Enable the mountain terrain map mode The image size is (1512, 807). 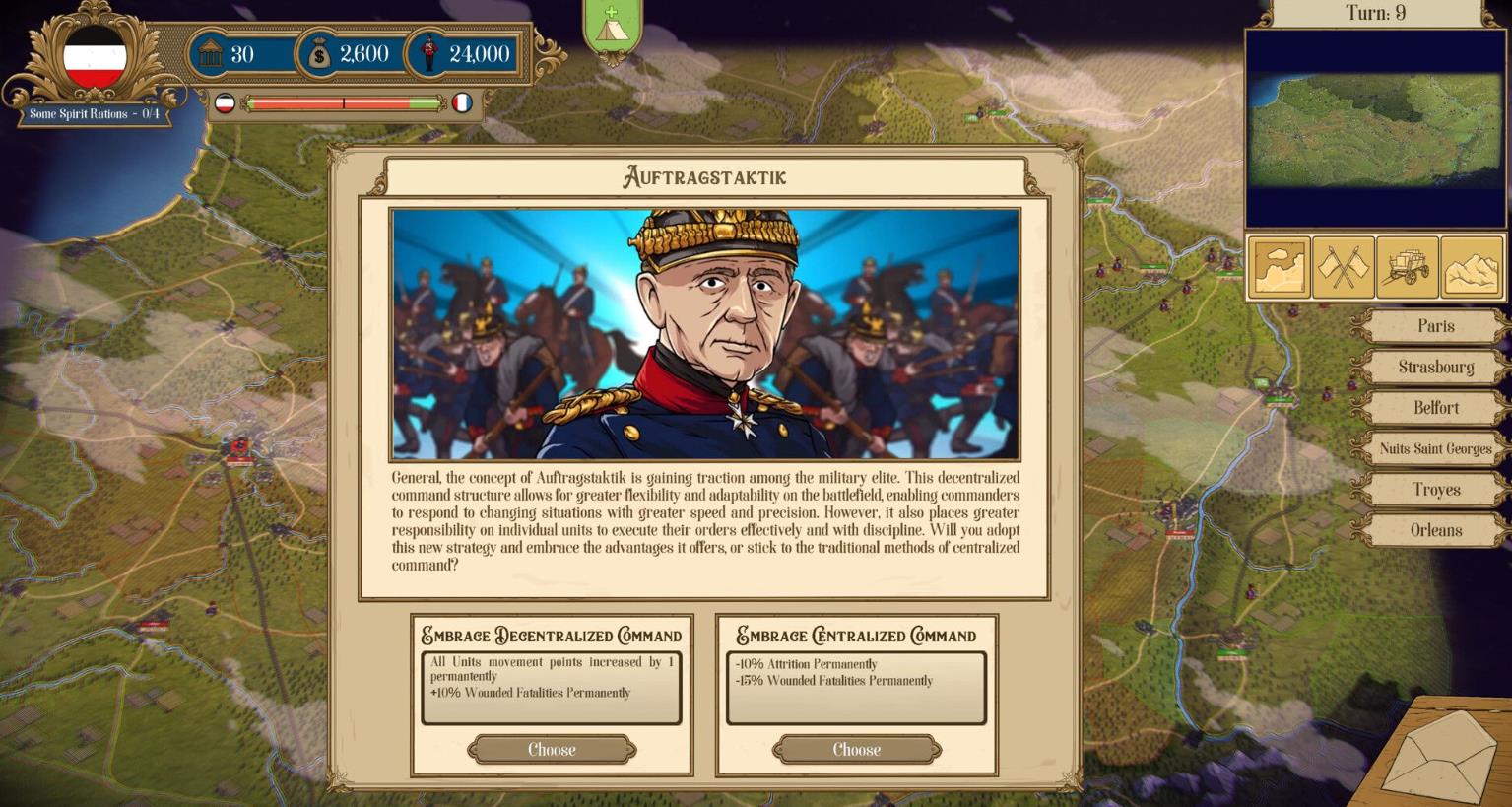point(1472,268)
